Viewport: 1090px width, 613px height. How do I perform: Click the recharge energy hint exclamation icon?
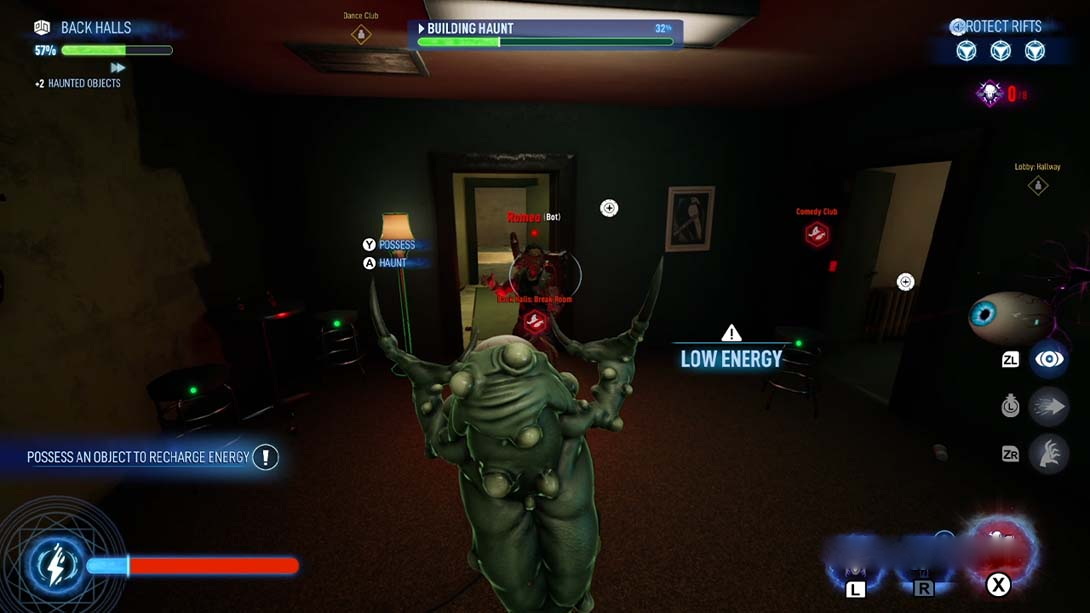265,457
